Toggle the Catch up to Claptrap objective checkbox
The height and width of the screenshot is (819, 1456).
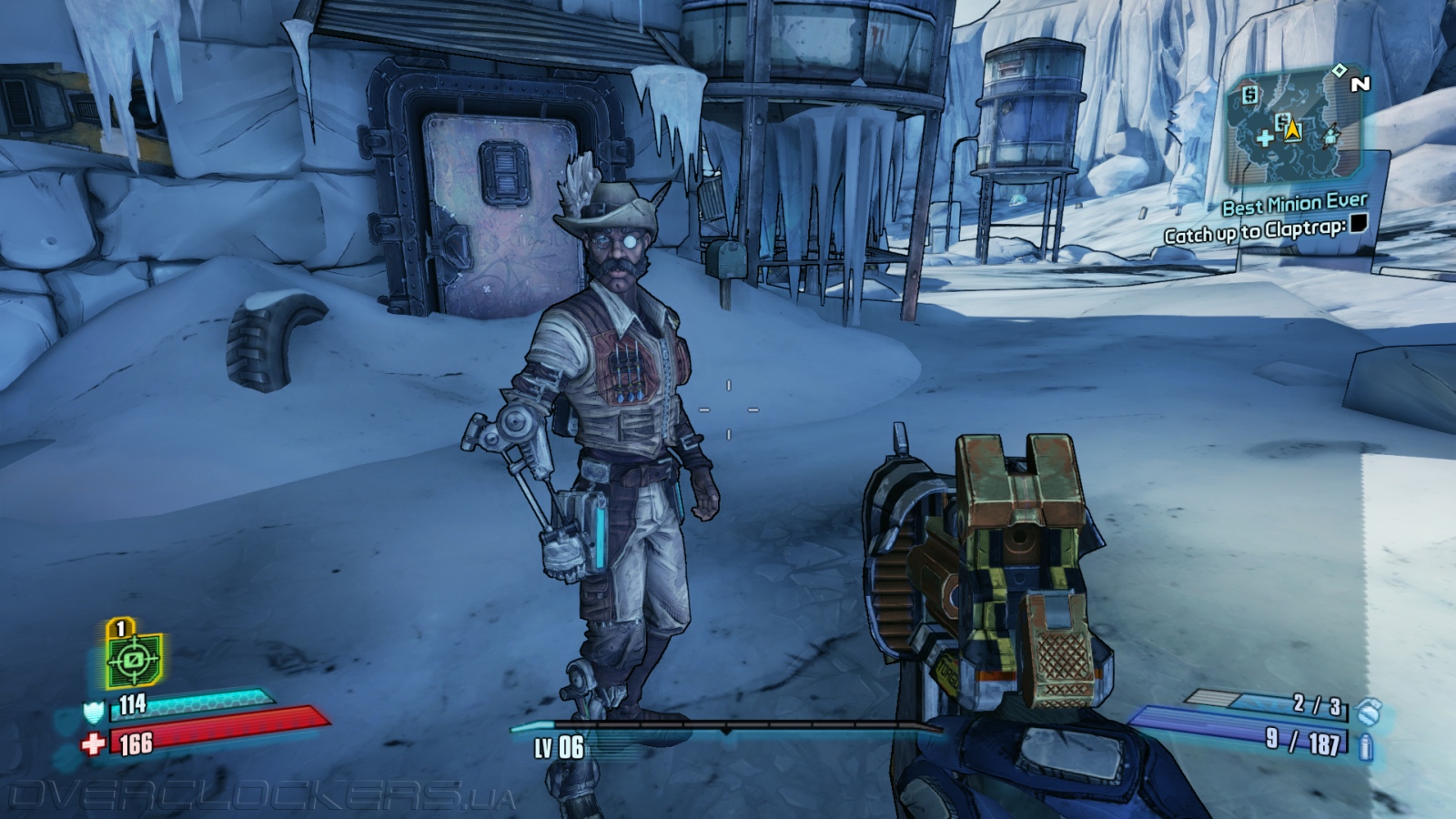click(1358, 223)
